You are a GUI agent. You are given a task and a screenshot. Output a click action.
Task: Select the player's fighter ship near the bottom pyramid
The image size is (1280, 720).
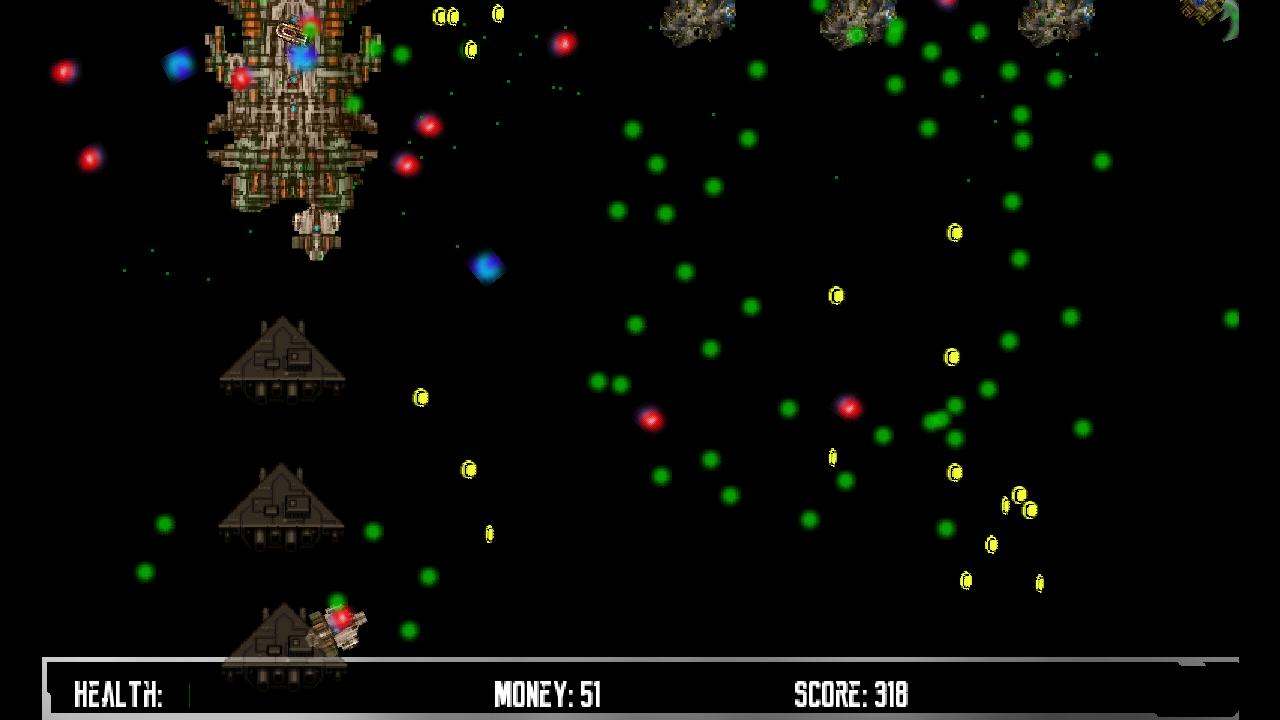tap(340, 628)
